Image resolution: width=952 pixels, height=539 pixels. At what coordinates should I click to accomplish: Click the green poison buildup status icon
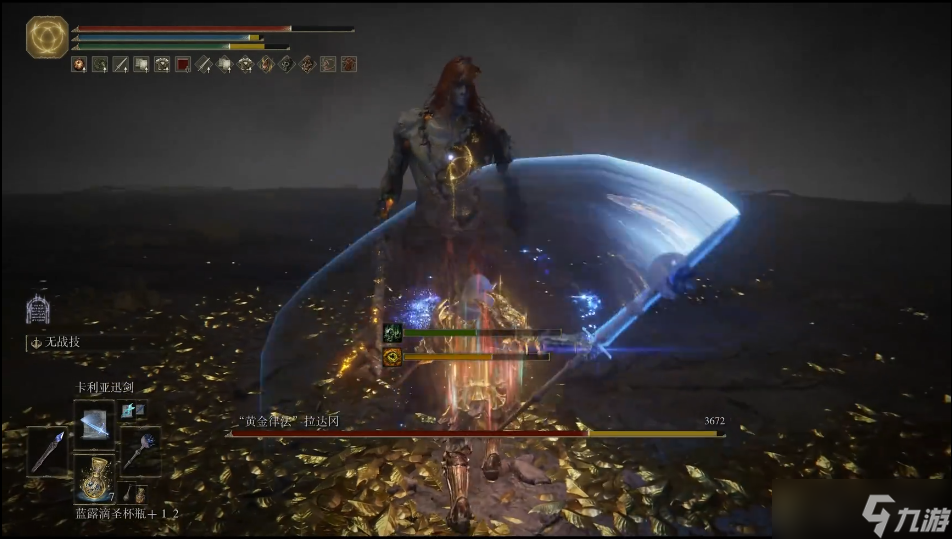point(392,334)
